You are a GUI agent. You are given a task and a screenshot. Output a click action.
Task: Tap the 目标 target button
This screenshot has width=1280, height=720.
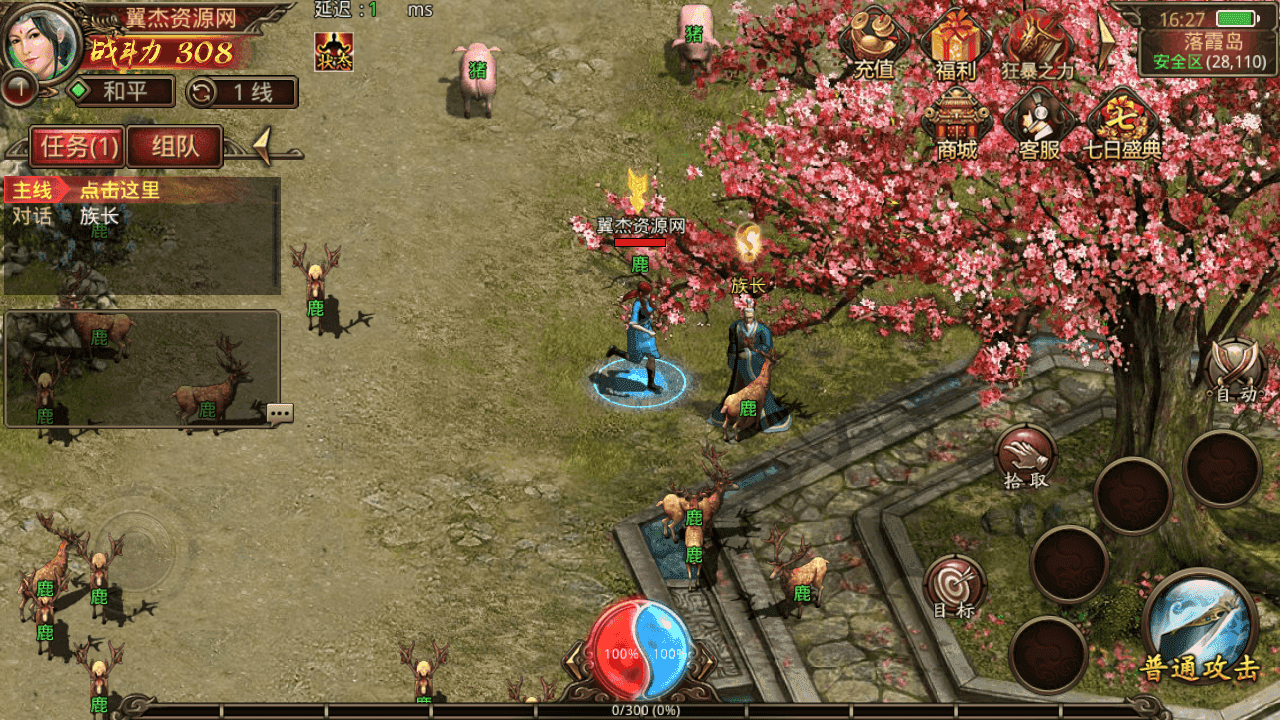tap(954, 585)
